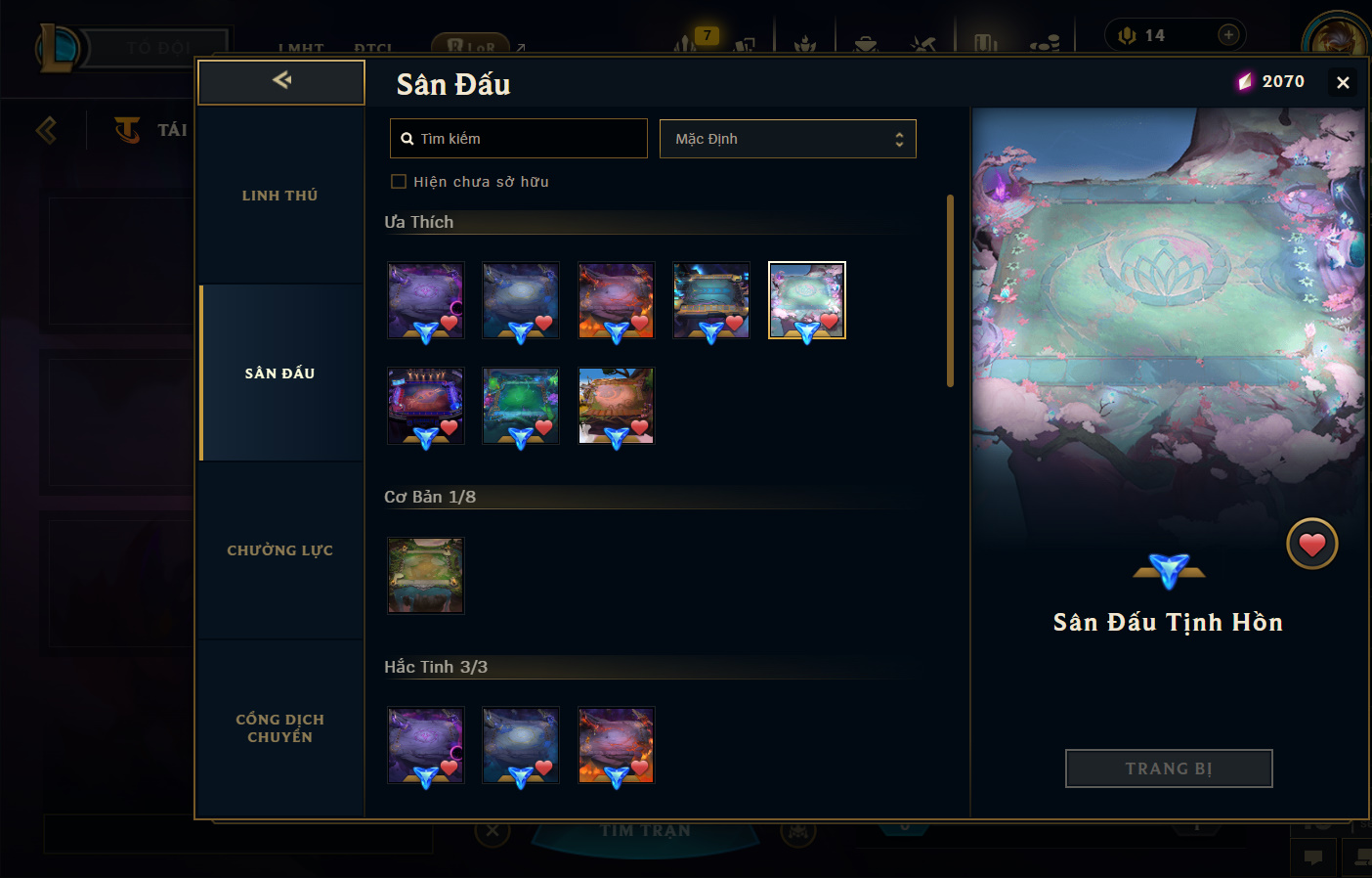
Task: Close the Sân Đấu window
Action: (1343, 83)
